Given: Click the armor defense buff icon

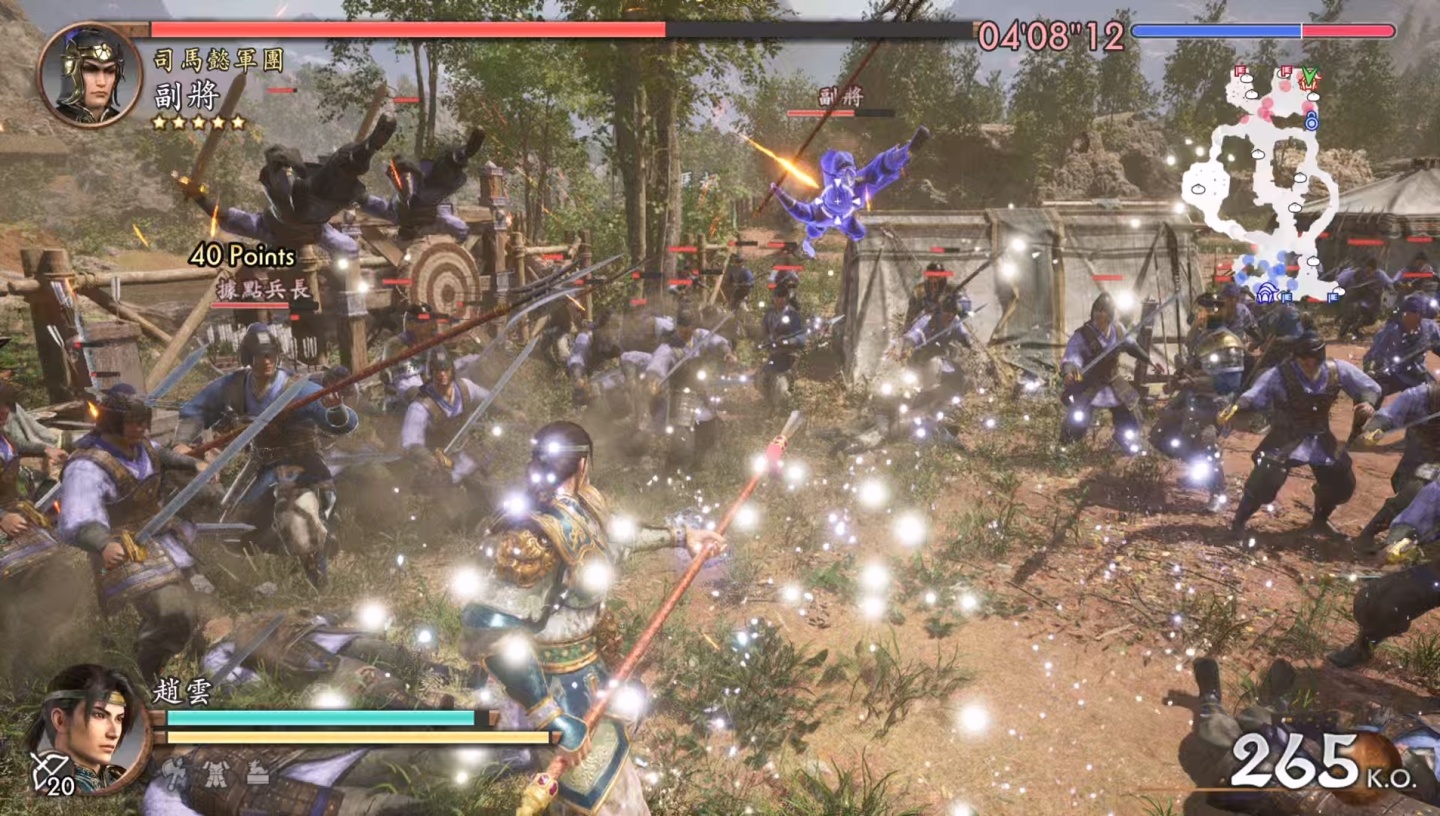Looking at the screenshot, I should coord(214,771).
